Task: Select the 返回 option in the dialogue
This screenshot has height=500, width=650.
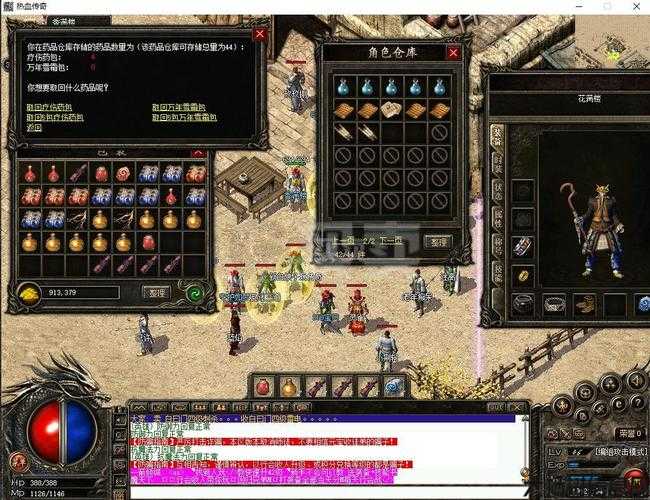Action: tap(35, 128)
